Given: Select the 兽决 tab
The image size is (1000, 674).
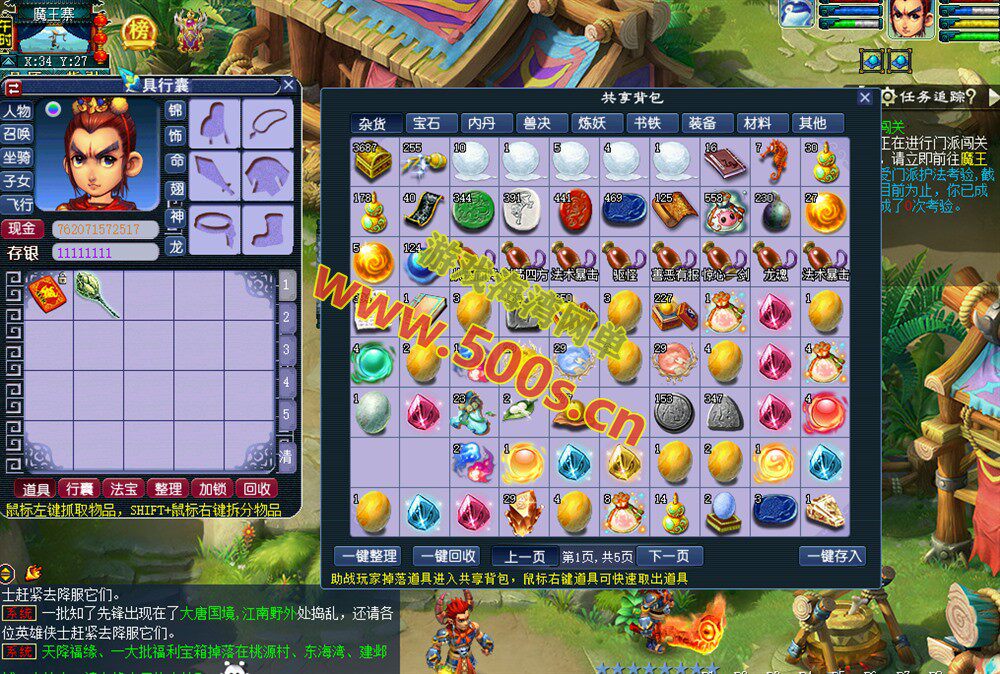Looking at the screenshot, I should (537, 123).
